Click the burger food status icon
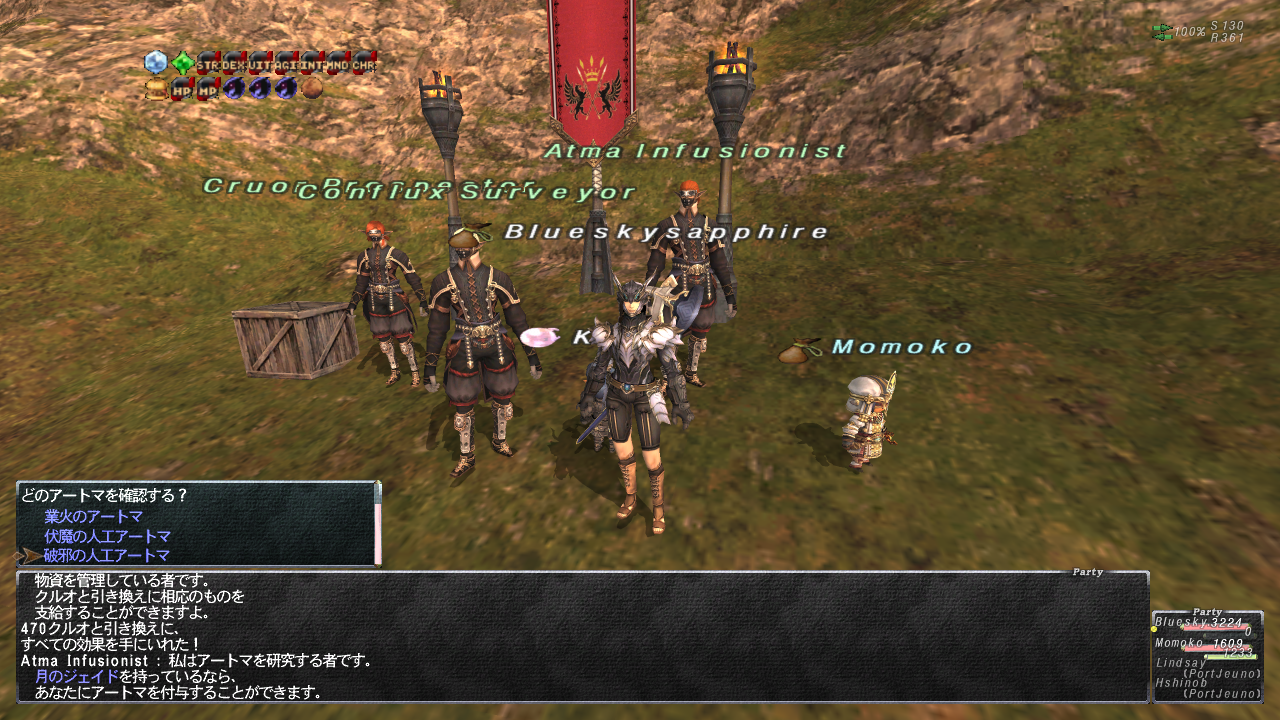1280x720 pixels. [156, 89]
